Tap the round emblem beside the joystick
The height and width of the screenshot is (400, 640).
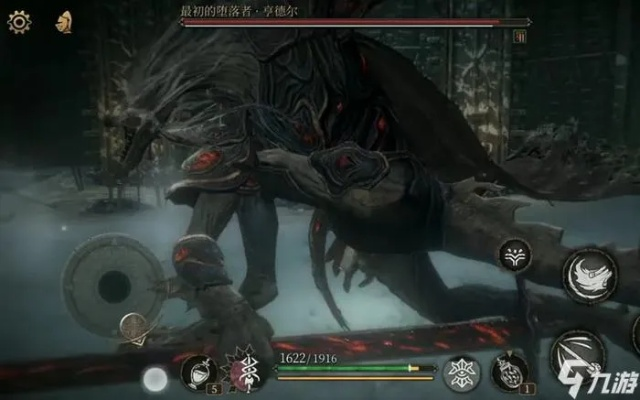(134, 326)
